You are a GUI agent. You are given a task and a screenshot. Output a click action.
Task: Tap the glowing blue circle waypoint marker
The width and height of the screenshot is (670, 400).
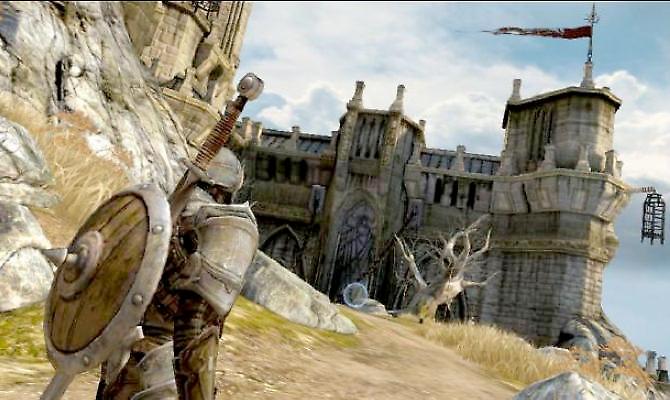(x=356, y=295)
